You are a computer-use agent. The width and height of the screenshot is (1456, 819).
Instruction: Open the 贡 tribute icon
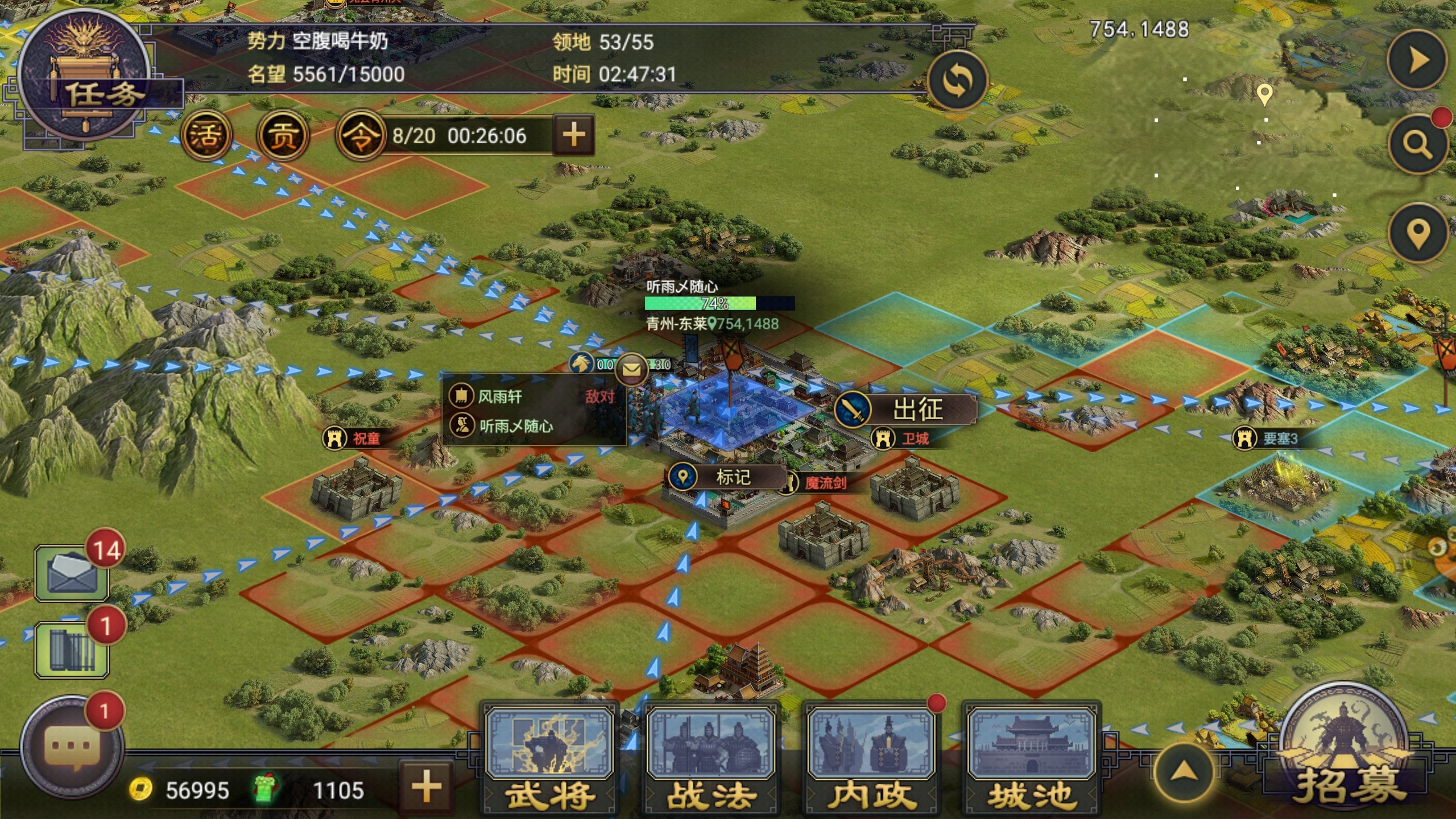tap(283, 135)
